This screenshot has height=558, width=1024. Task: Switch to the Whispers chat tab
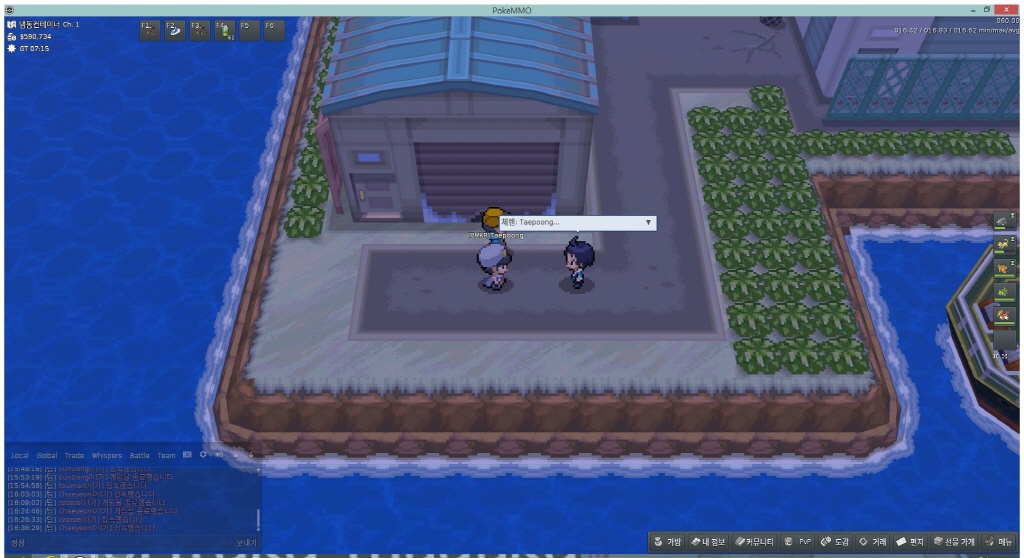(x=107, y=455)
